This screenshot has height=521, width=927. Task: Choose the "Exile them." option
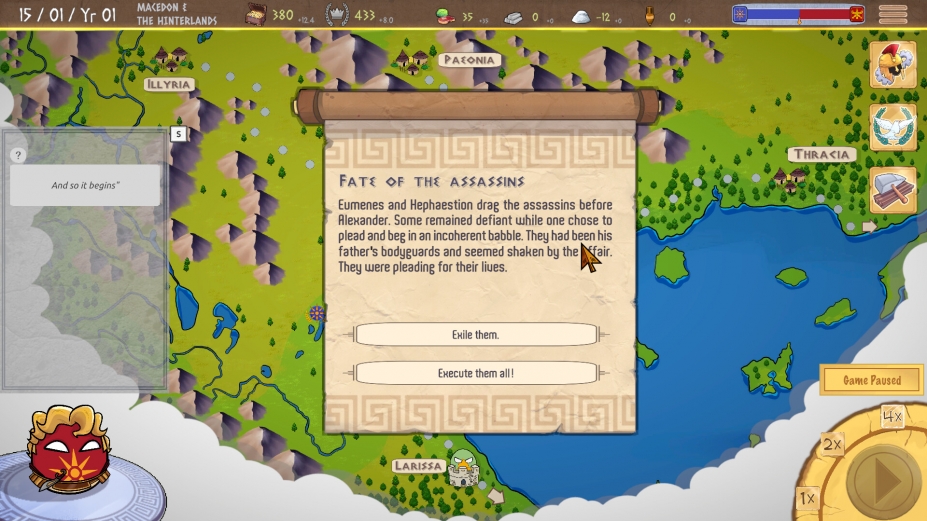(475, 335)
